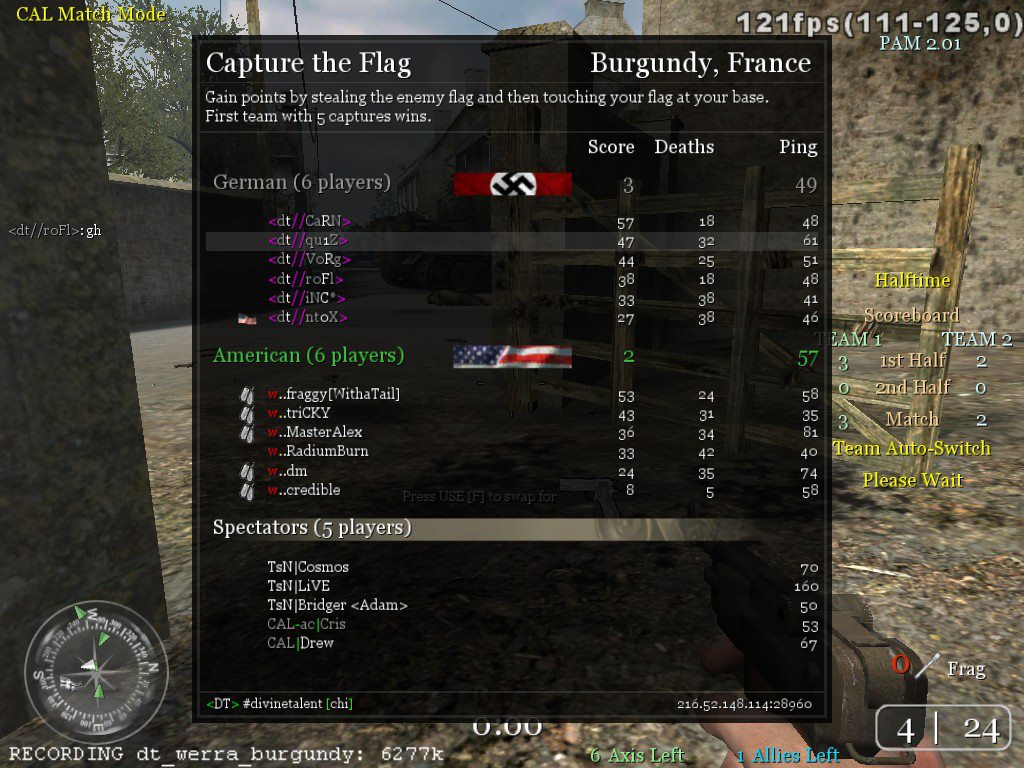The width and height of the screenshot is (1024, 768).
Task: Pick the dt//ntoX scoreboard row
Action: point(309,317)
